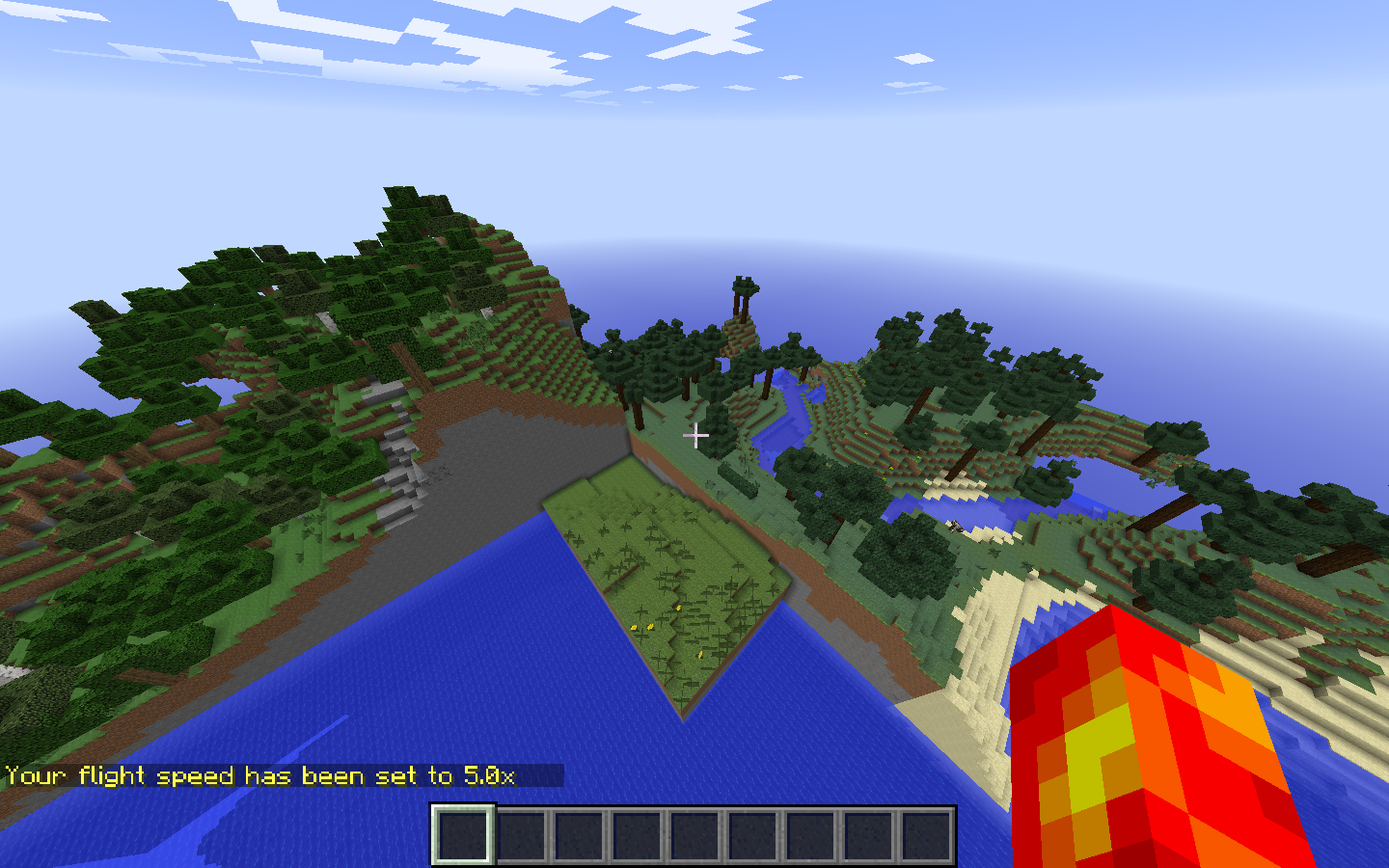Click the yellow 5.0x text in chat
This screenshot has width=1389, height=868.
click(x=492, y=774)
